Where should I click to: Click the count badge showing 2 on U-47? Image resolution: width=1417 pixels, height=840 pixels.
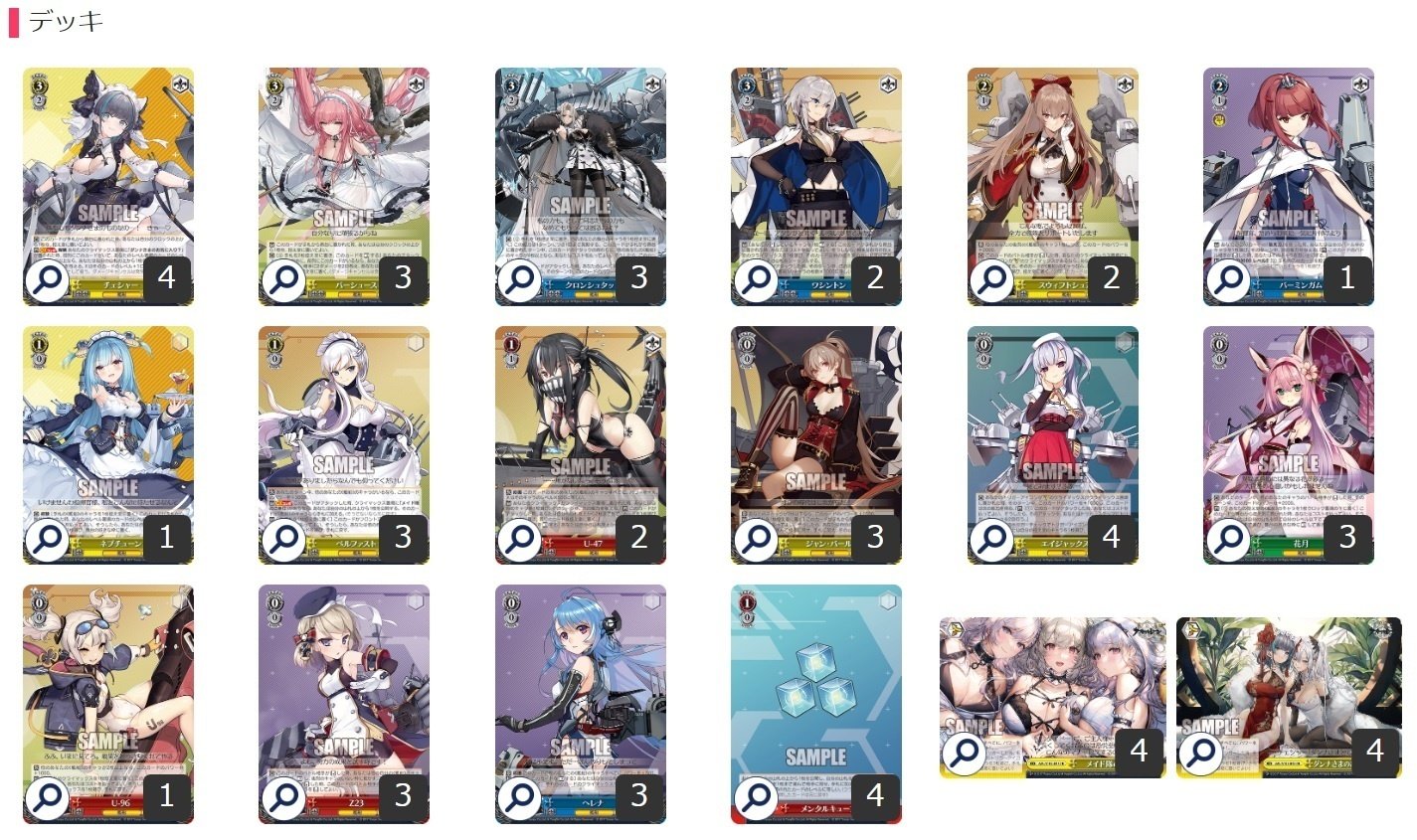[x=641, y=537]
